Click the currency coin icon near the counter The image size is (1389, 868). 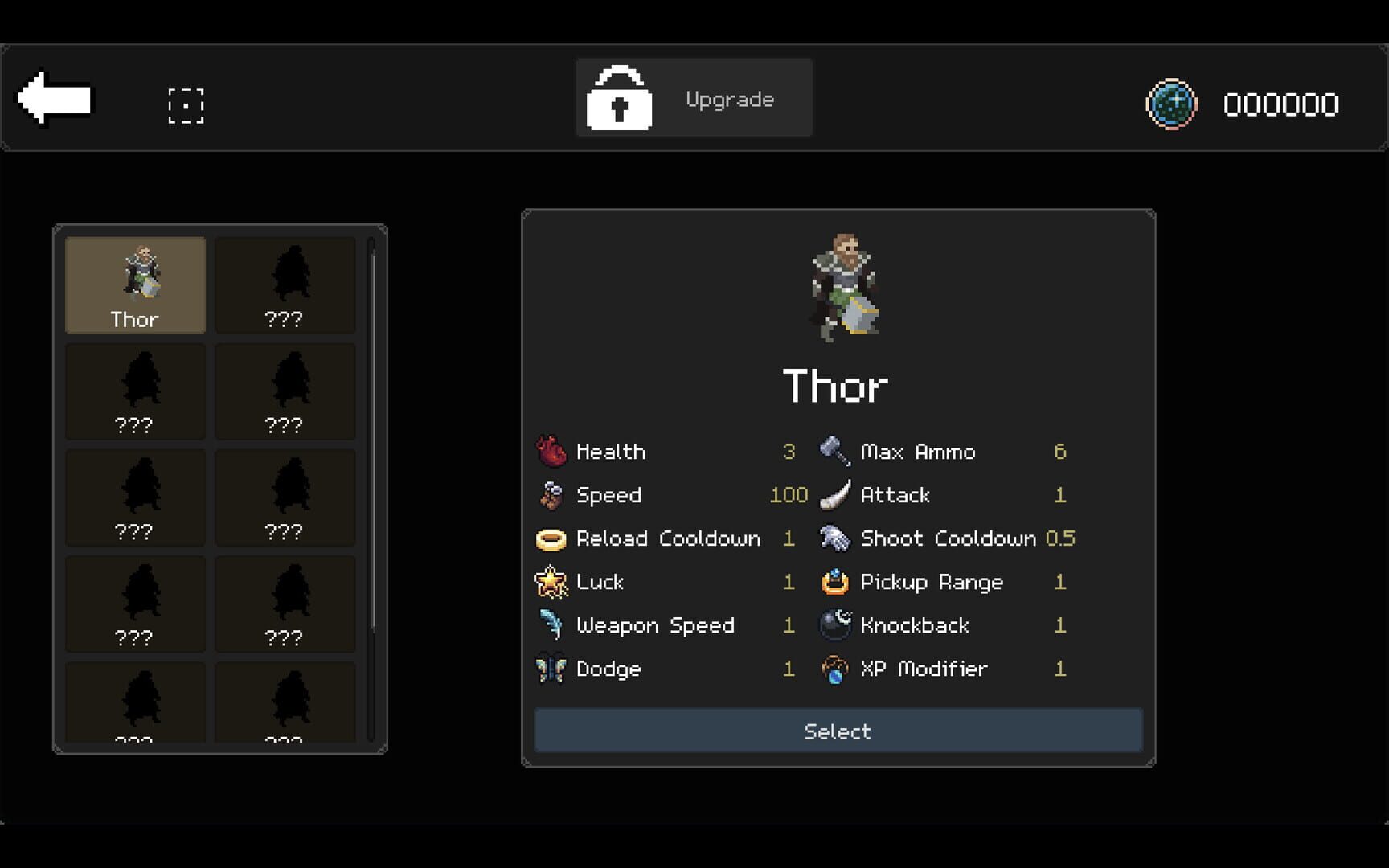(1172, 104)
